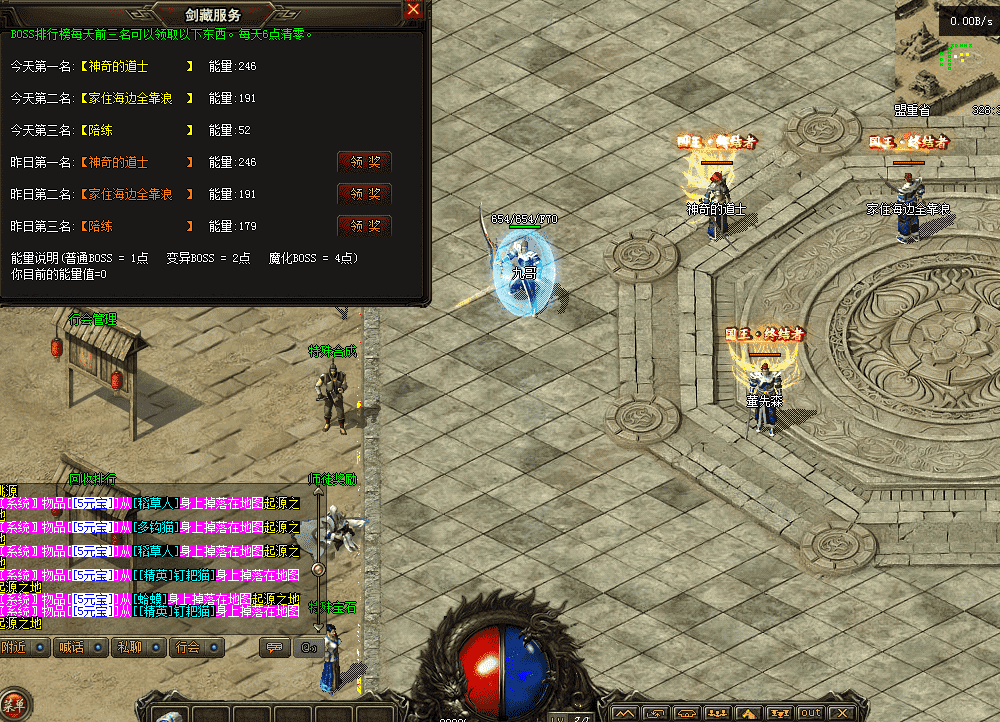This screenshot has height=722, width=1000.
Task: Open the three-people group icon on toolbar
Action: pyautogui.click(x=717, y=713)
